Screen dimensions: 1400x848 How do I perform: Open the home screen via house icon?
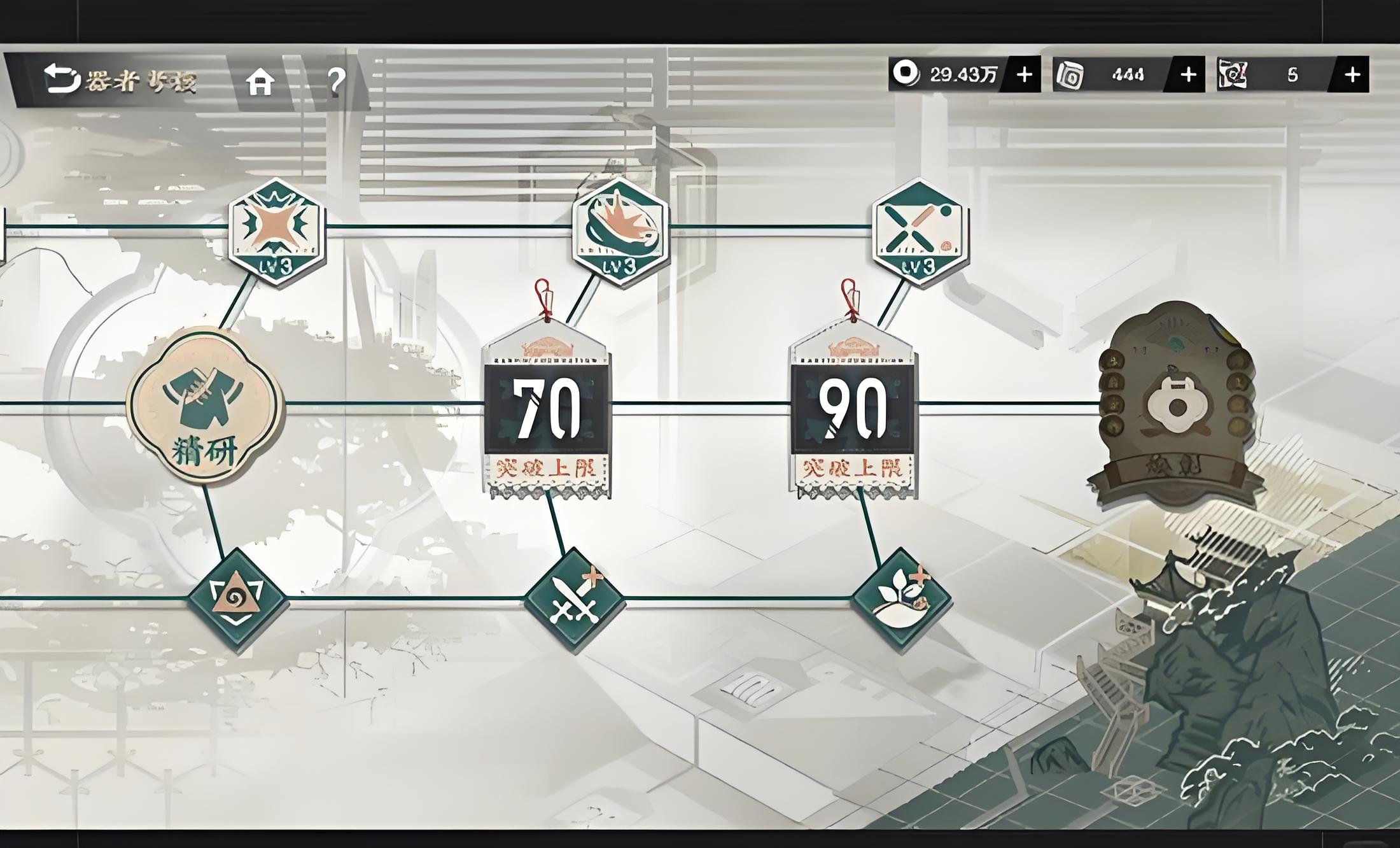coord(260,82)
